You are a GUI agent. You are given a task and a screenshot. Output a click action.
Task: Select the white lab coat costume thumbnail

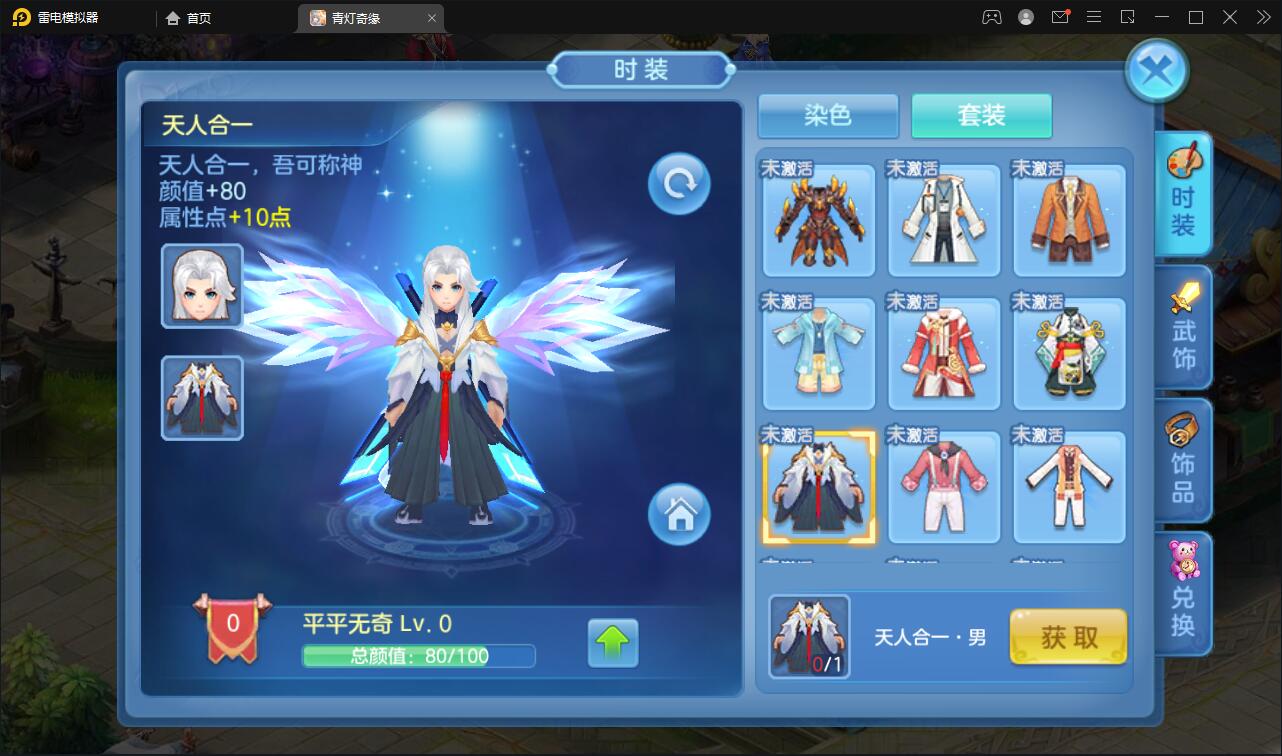[943, 220]
